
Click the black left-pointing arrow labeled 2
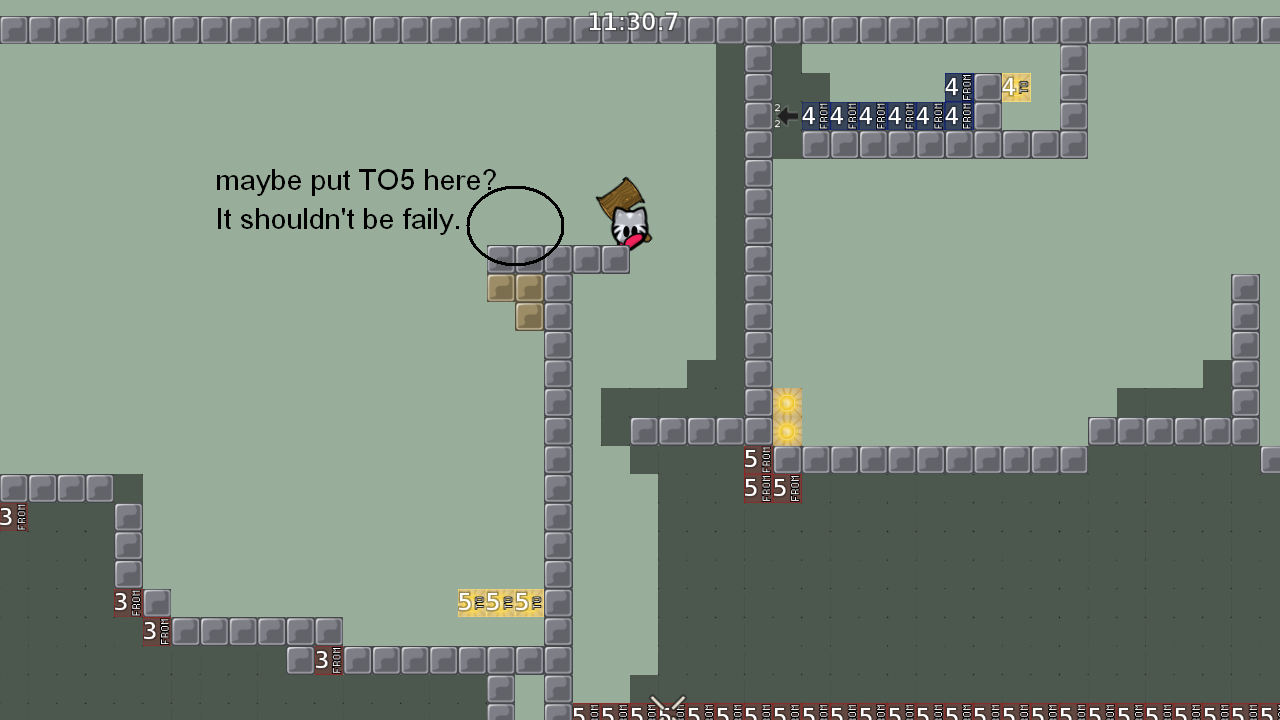[787, 115]
